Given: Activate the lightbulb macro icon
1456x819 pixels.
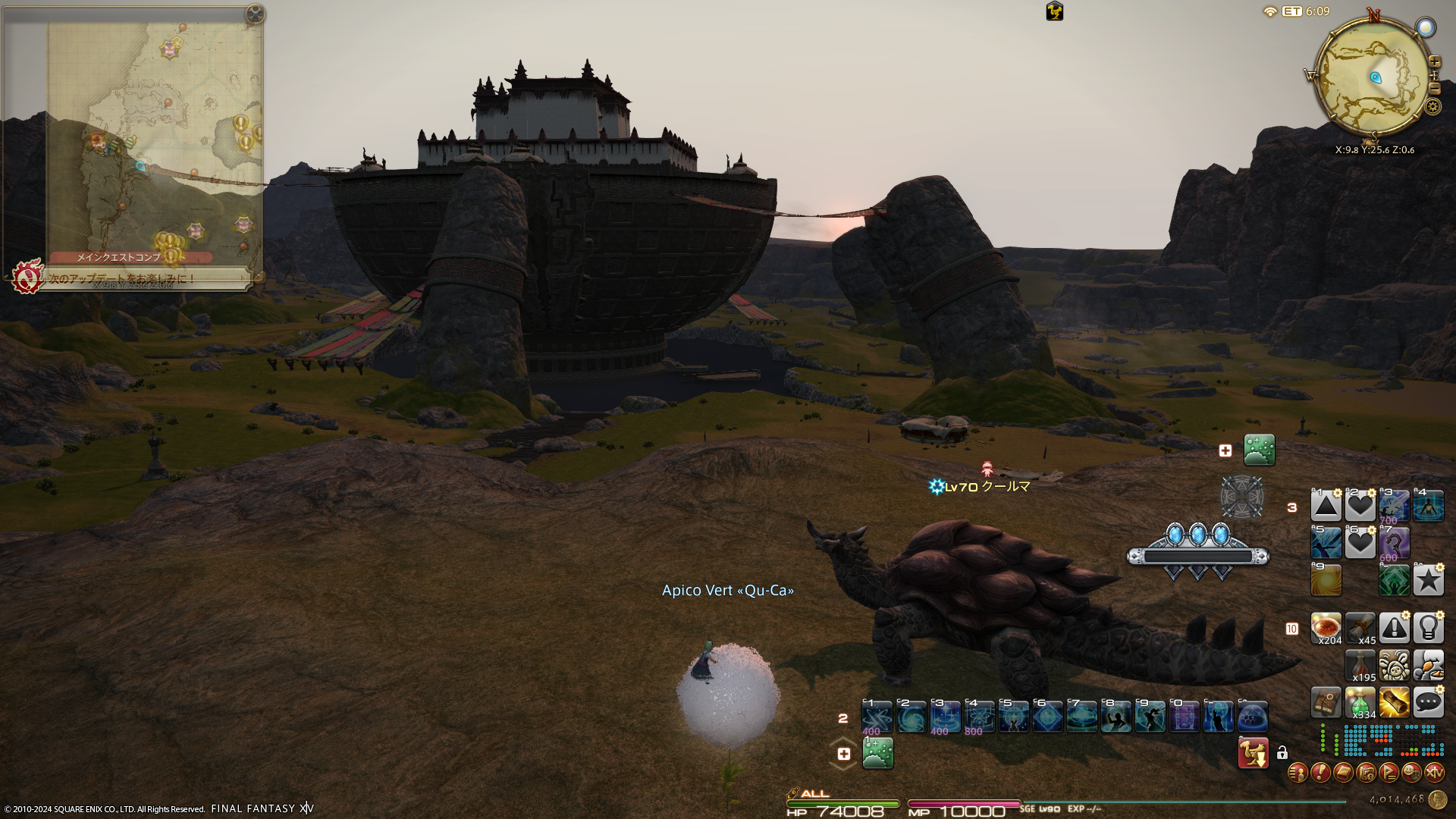Looking at the screenshot, I should (1428, 628).
